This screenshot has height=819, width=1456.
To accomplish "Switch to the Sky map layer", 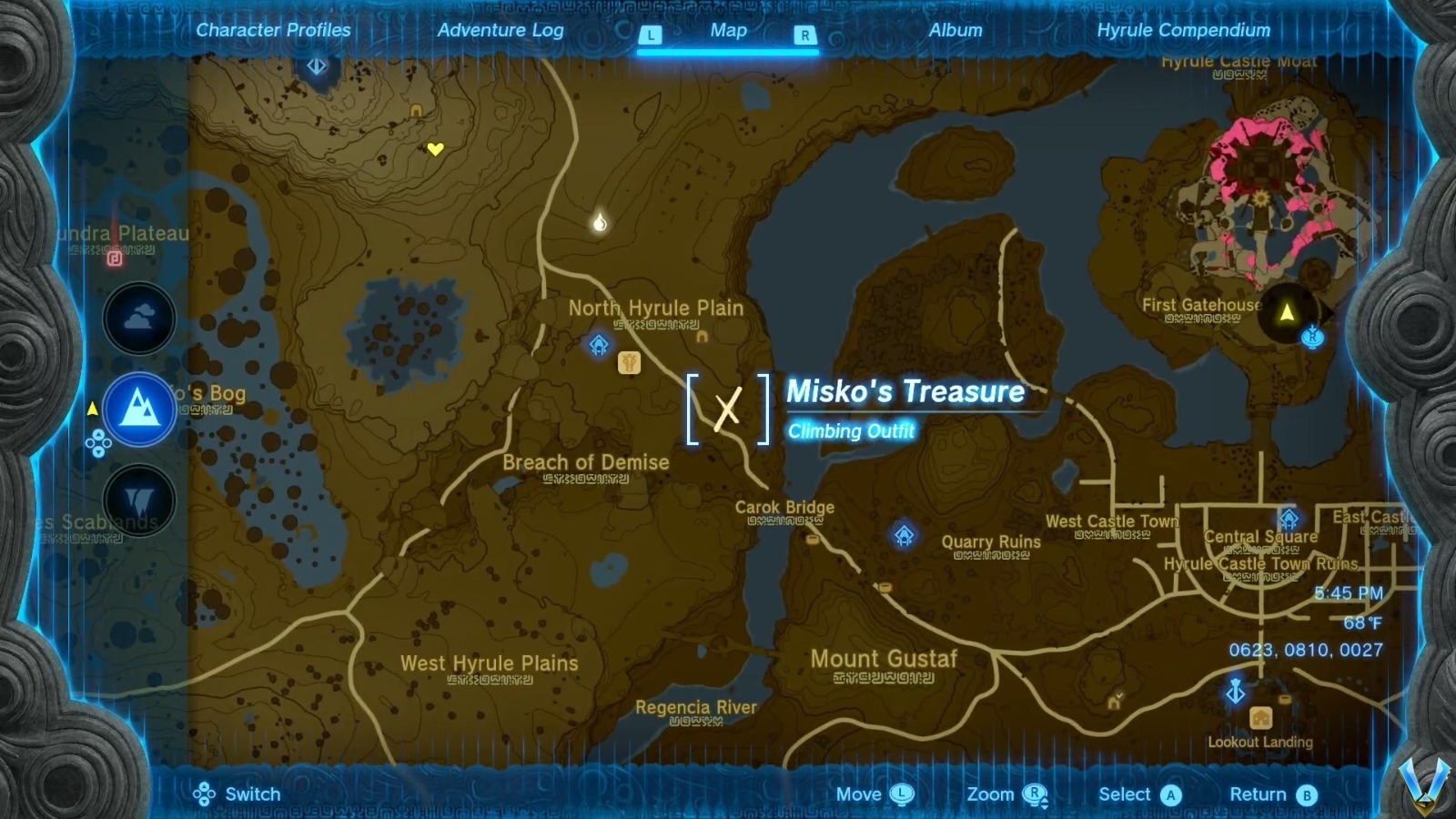I will click(x=138, y=318).
